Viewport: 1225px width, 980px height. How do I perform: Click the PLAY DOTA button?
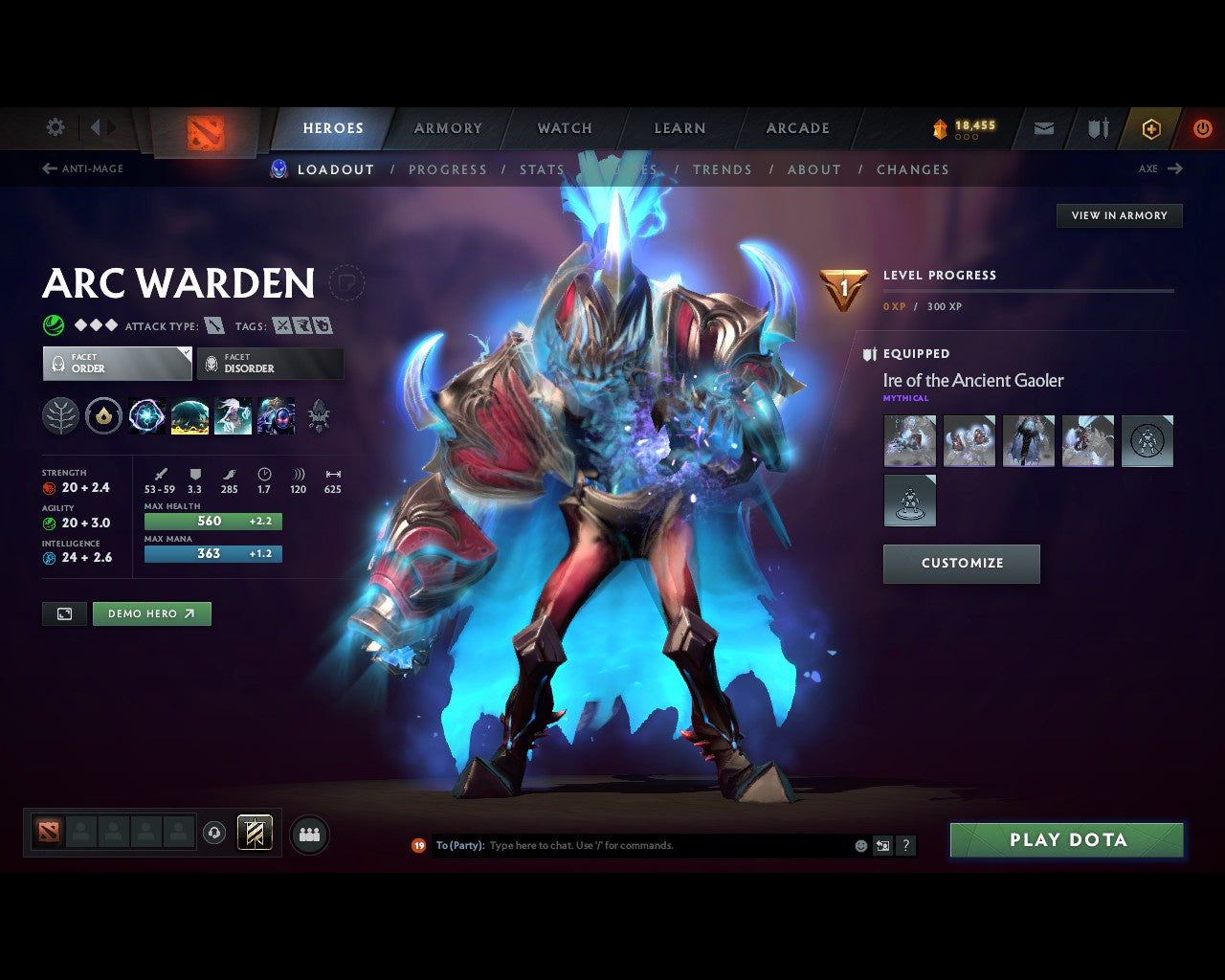(x=1066, y=839)
